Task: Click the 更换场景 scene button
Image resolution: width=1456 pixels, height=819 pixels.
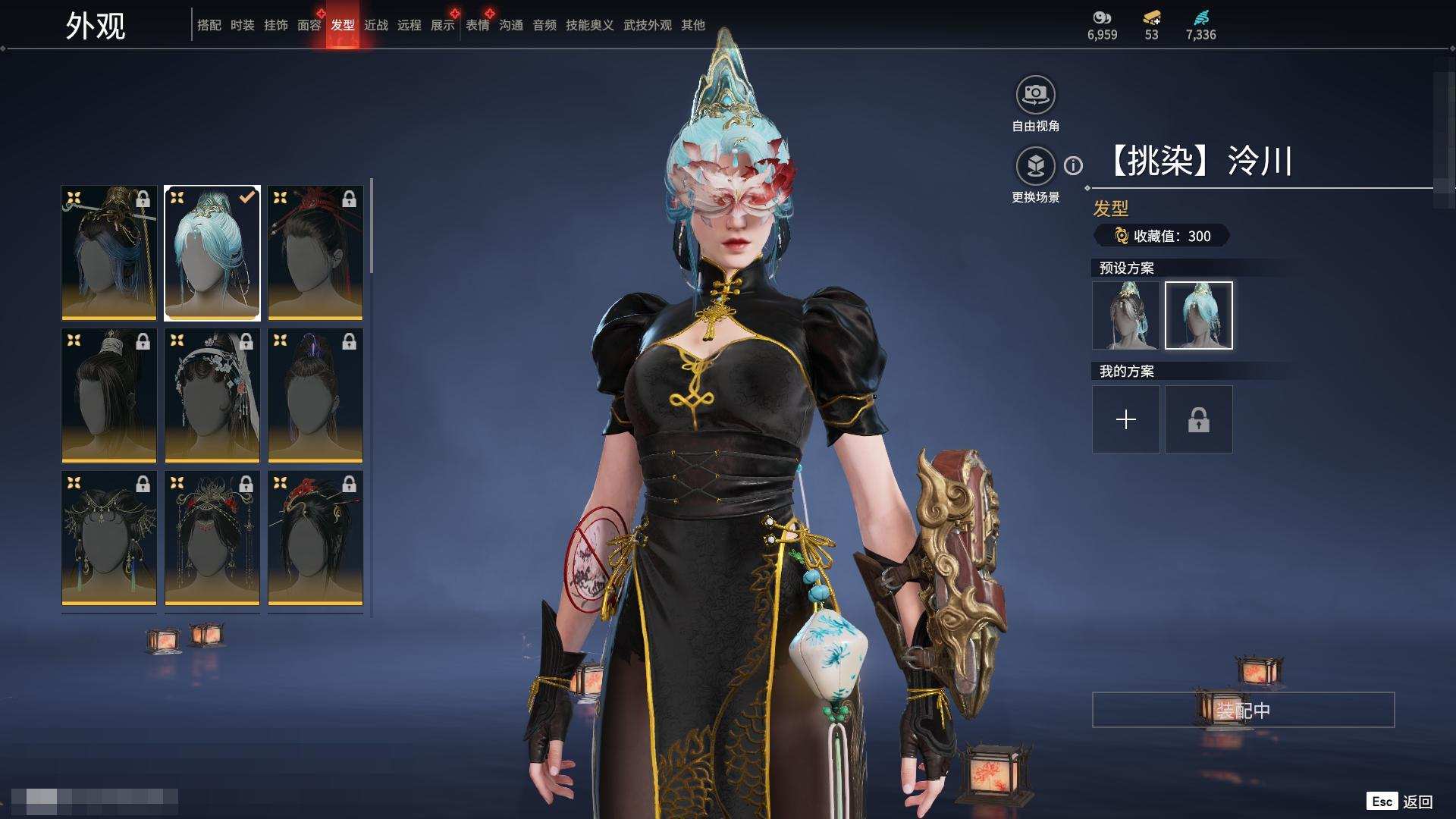Action: pyautogui.click(x=1035, y=166)
